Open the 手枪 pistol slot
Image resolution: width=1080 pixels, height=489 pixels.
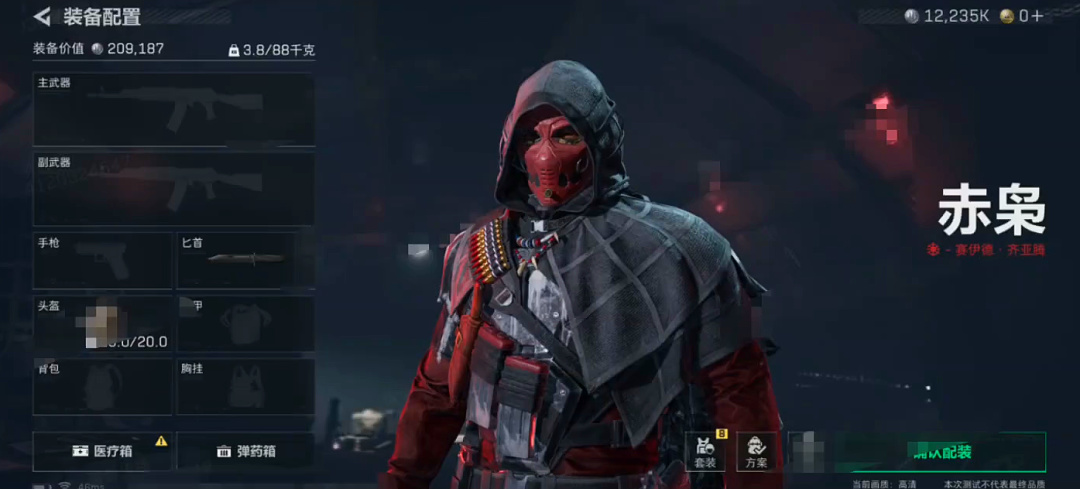[102, 261]
